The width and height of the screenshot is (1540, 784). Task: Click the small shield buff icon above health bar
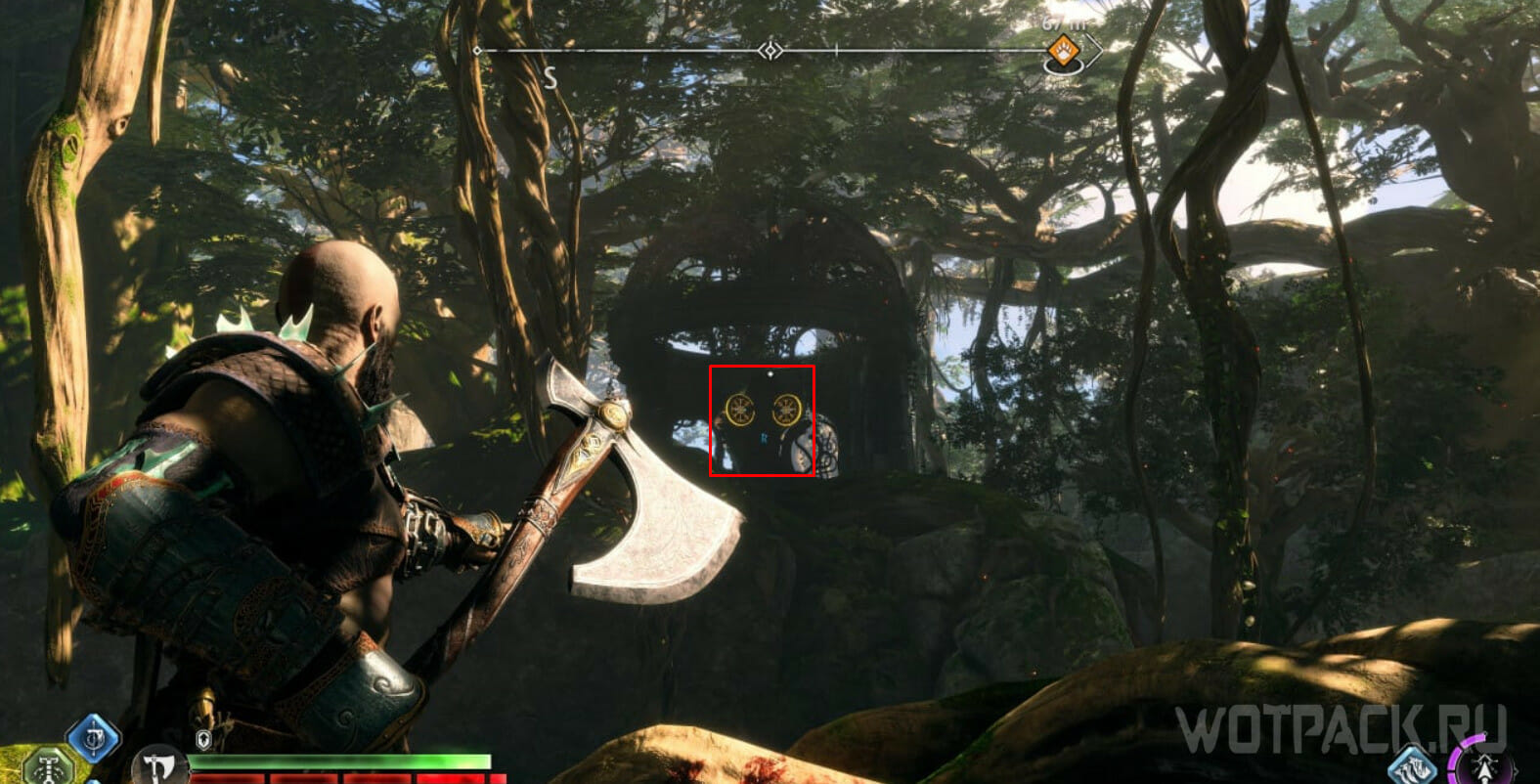coord(202,739)
